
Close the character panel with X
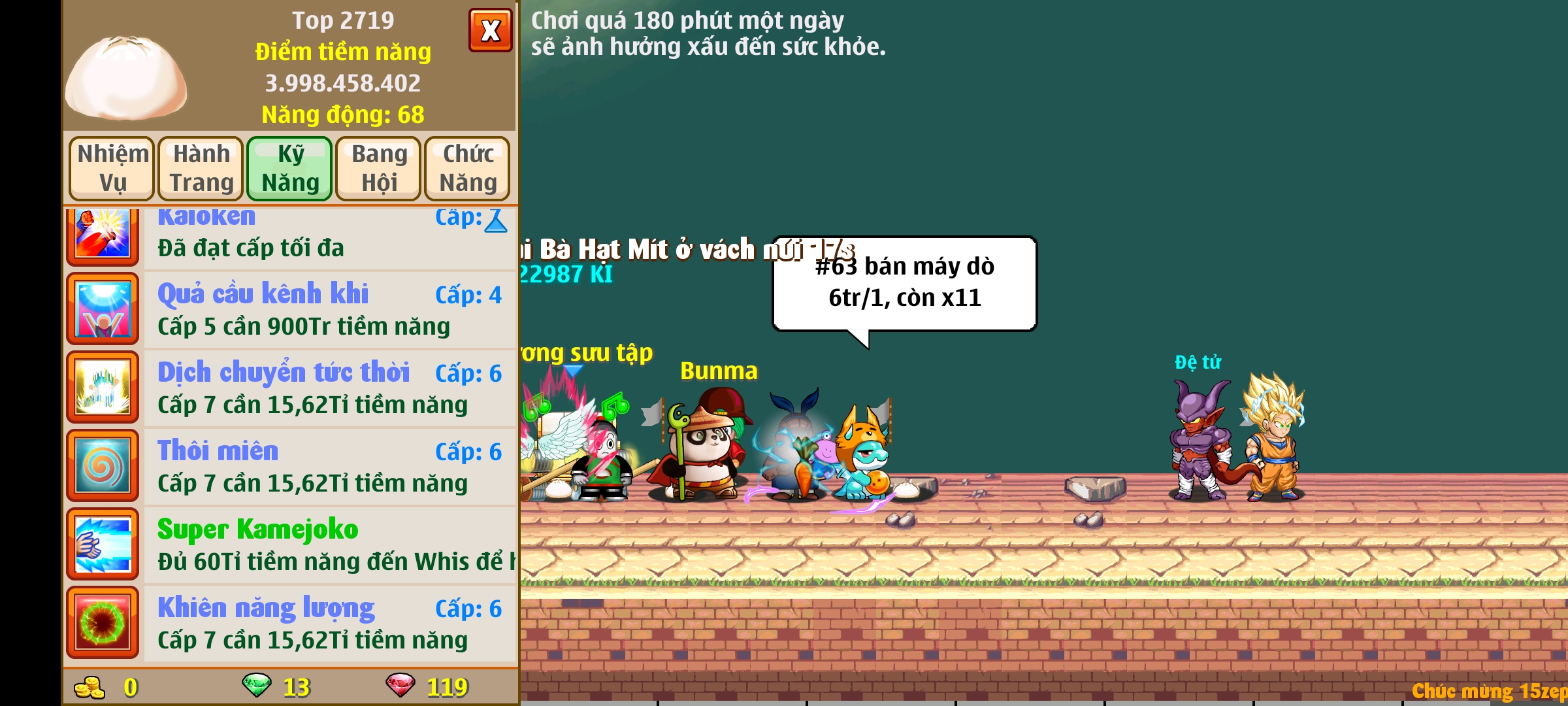click(490, 30)
